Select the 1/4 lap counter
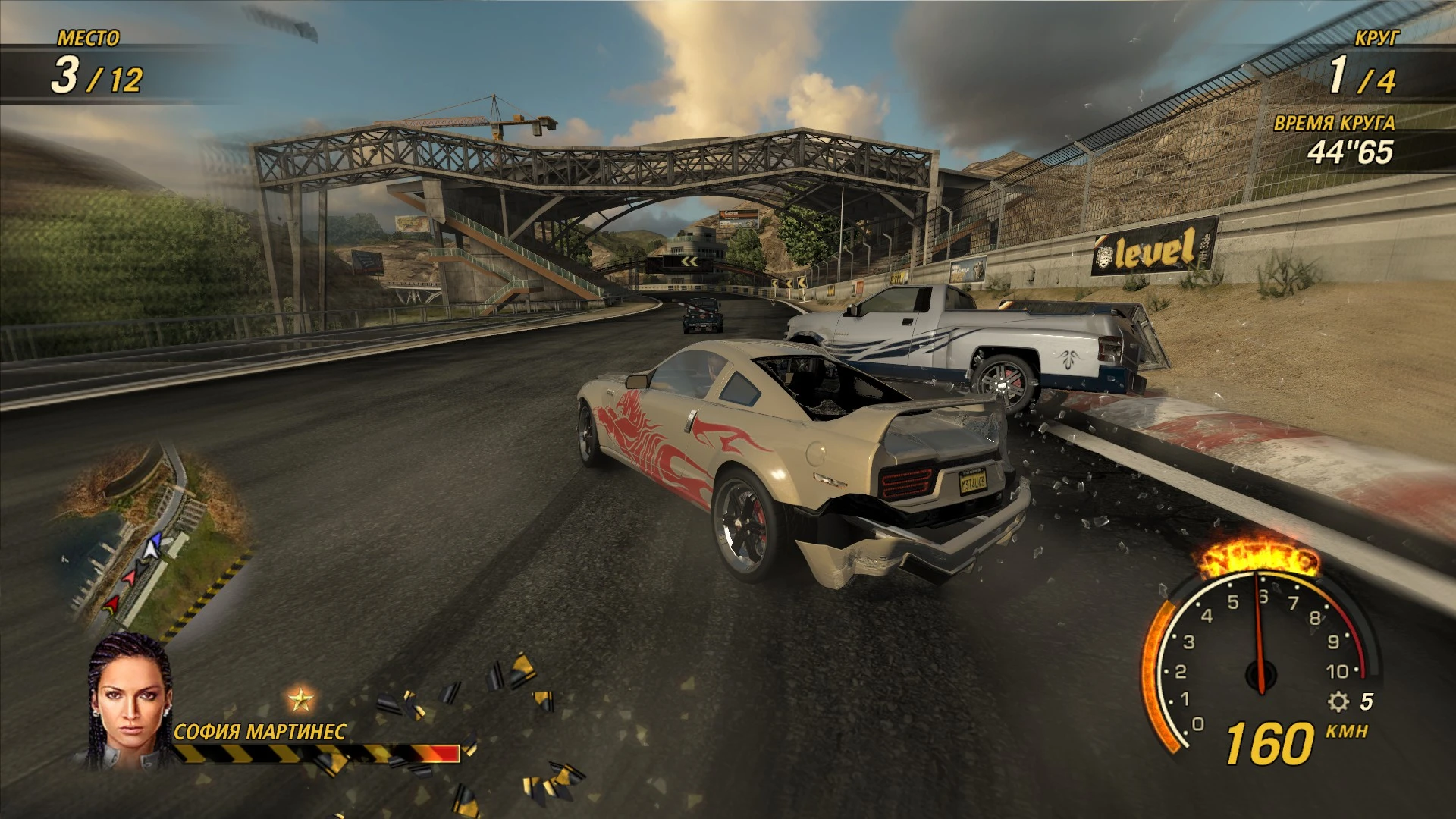The width and height of the screenshot is (1456, 819). (x=1365, y=76)
